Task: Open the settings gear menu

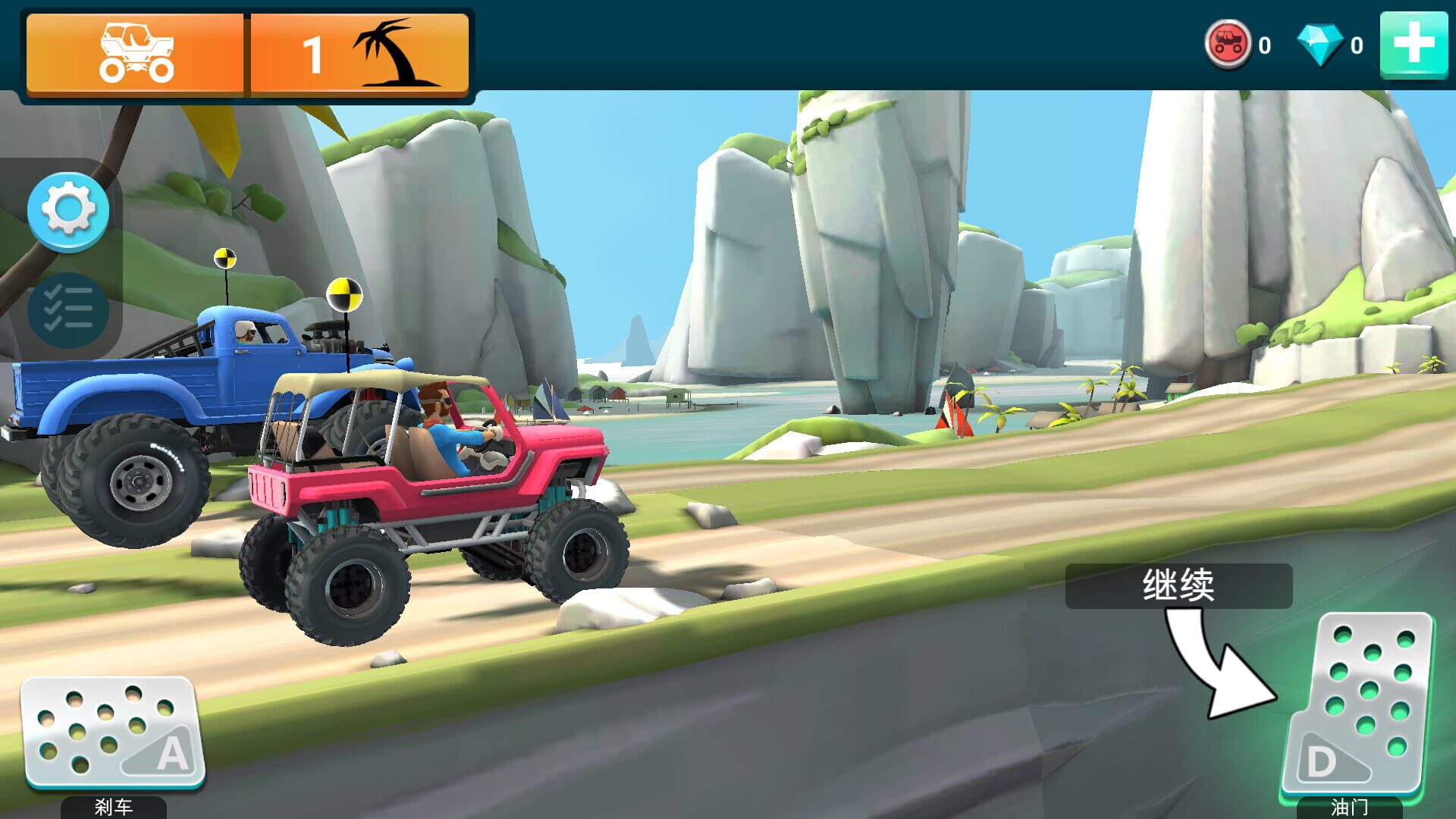Action: pos(68,212)
